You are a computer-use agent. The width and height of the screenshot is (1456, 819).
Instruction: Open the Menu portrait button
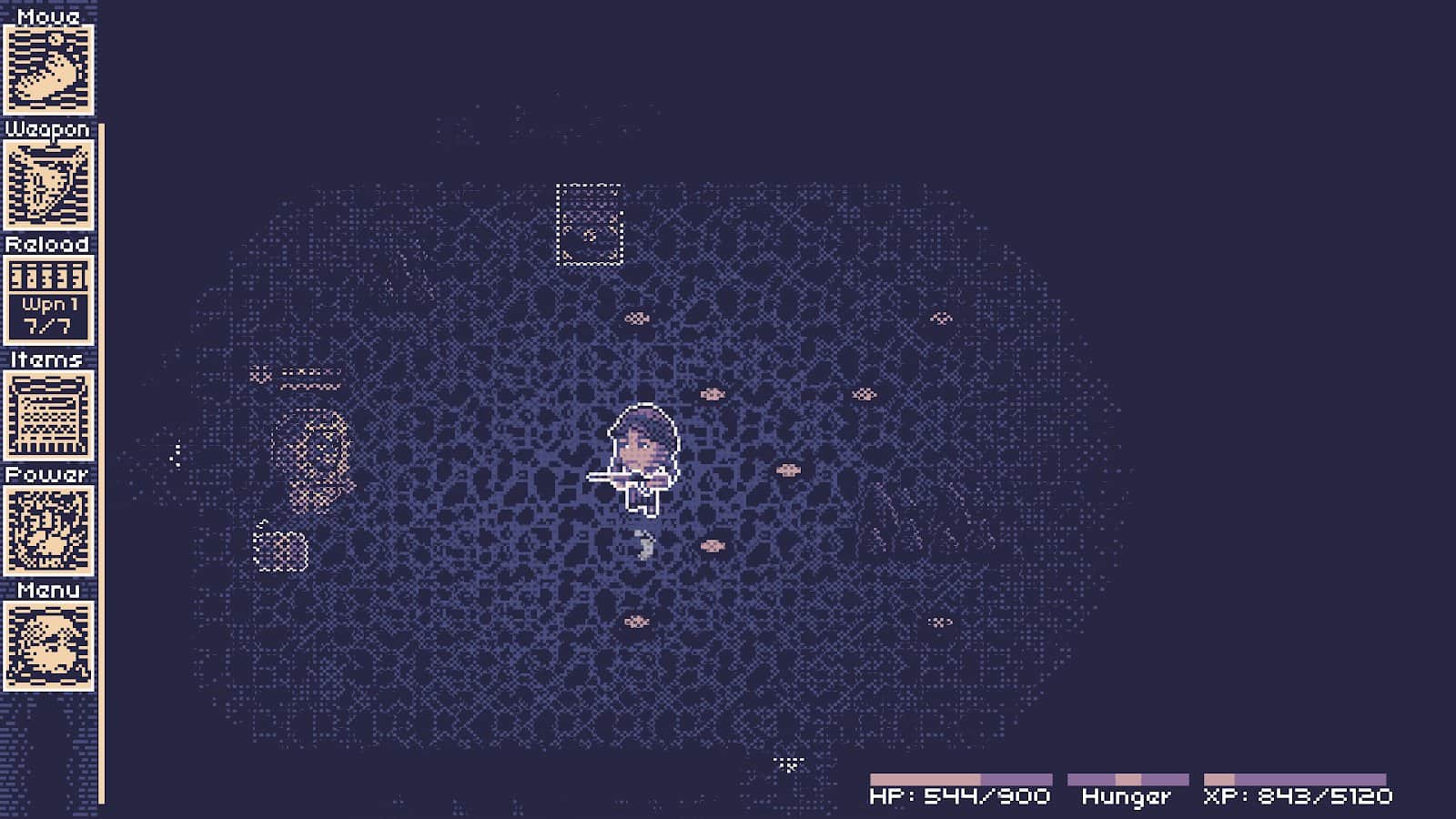coord(48,646)
